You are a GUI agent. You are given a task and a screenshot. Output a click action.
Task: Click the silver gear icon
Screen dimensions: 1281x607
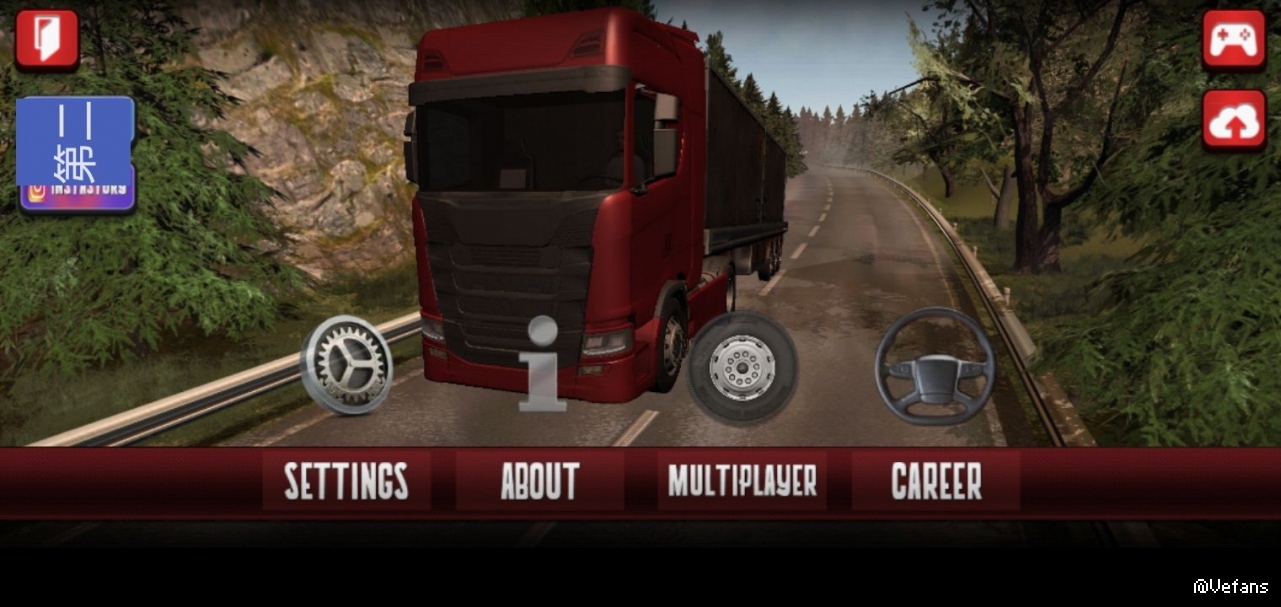[346, 364]
